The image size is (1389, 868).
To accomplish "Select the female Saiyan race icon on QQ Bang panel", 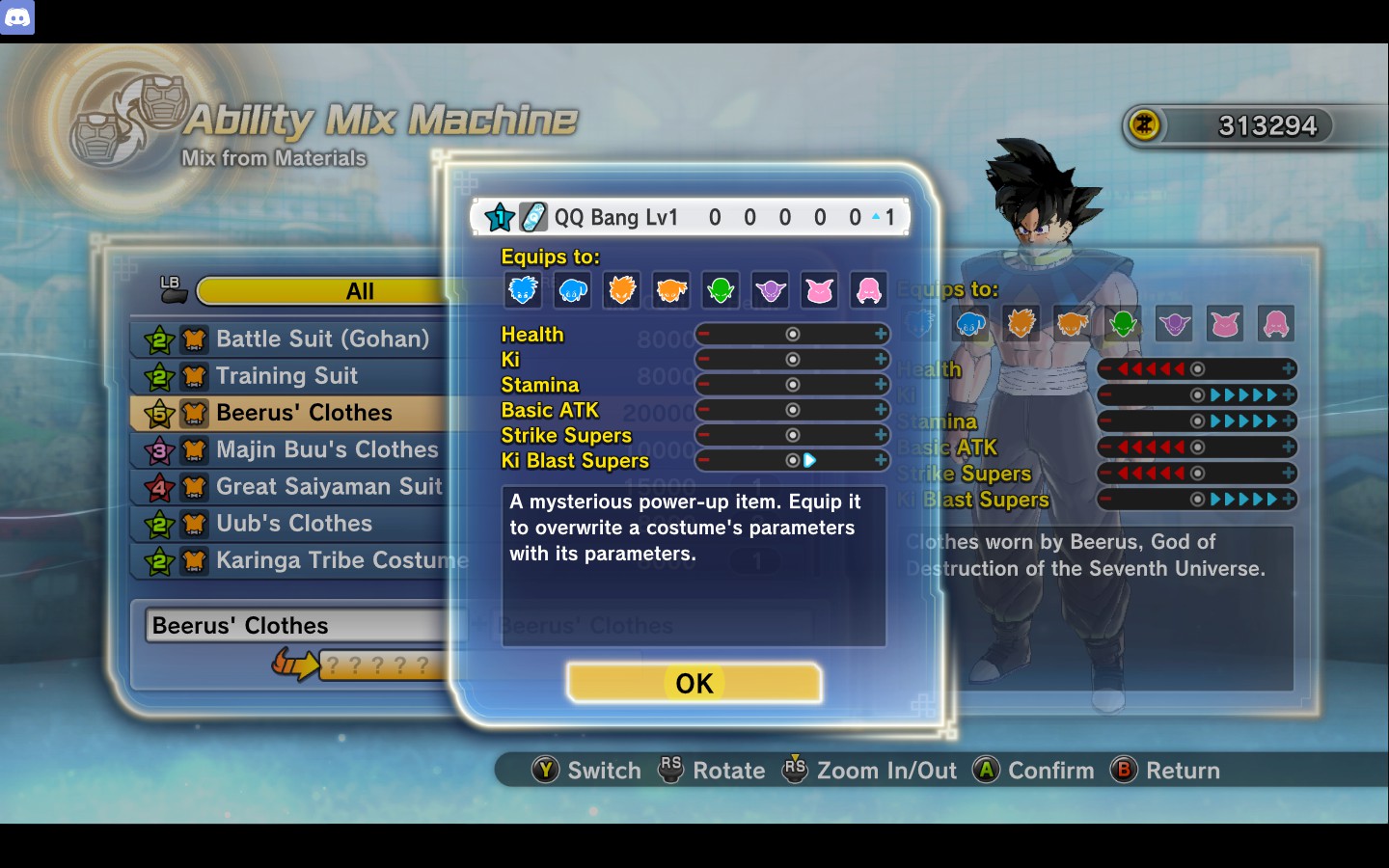I will (x=671, y=289).
